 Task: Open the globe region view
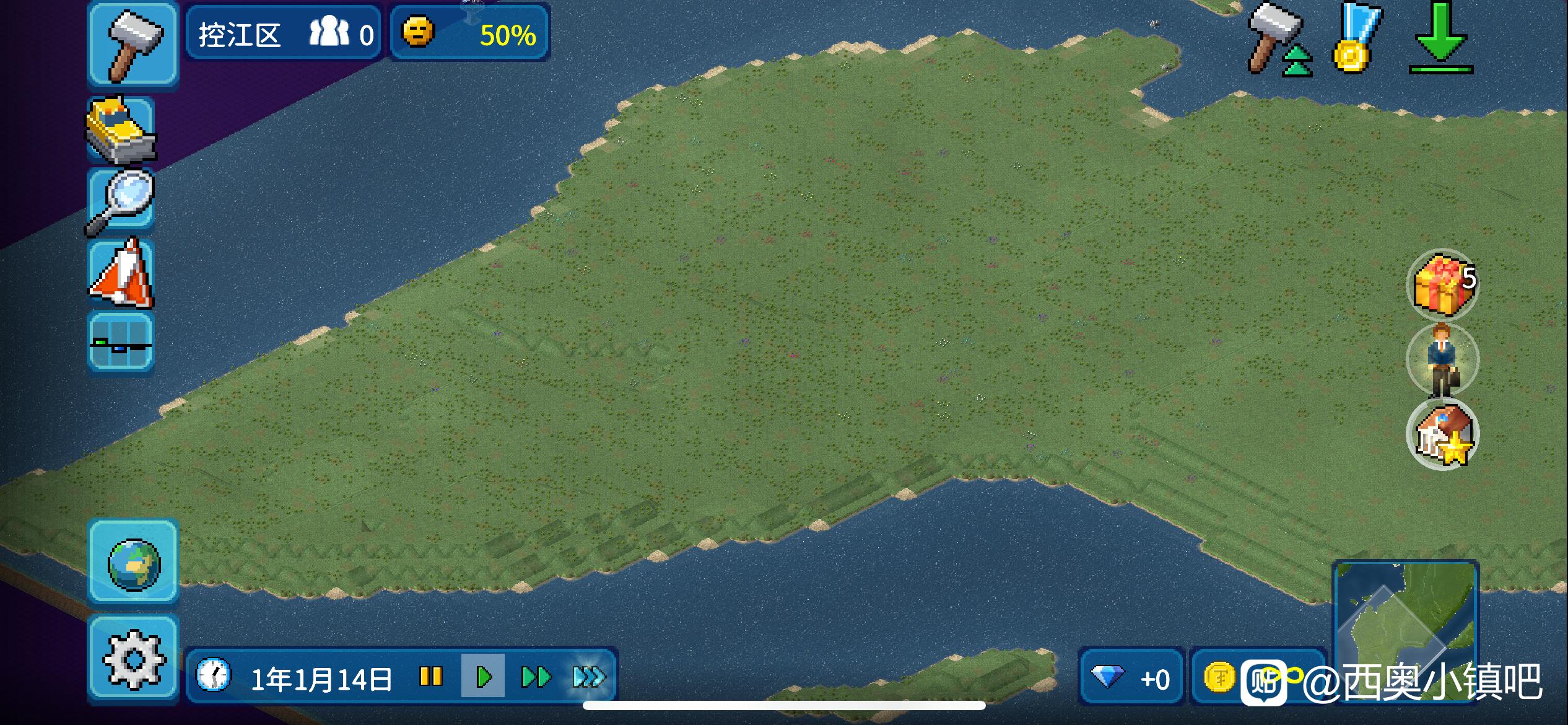pos(133,563)
